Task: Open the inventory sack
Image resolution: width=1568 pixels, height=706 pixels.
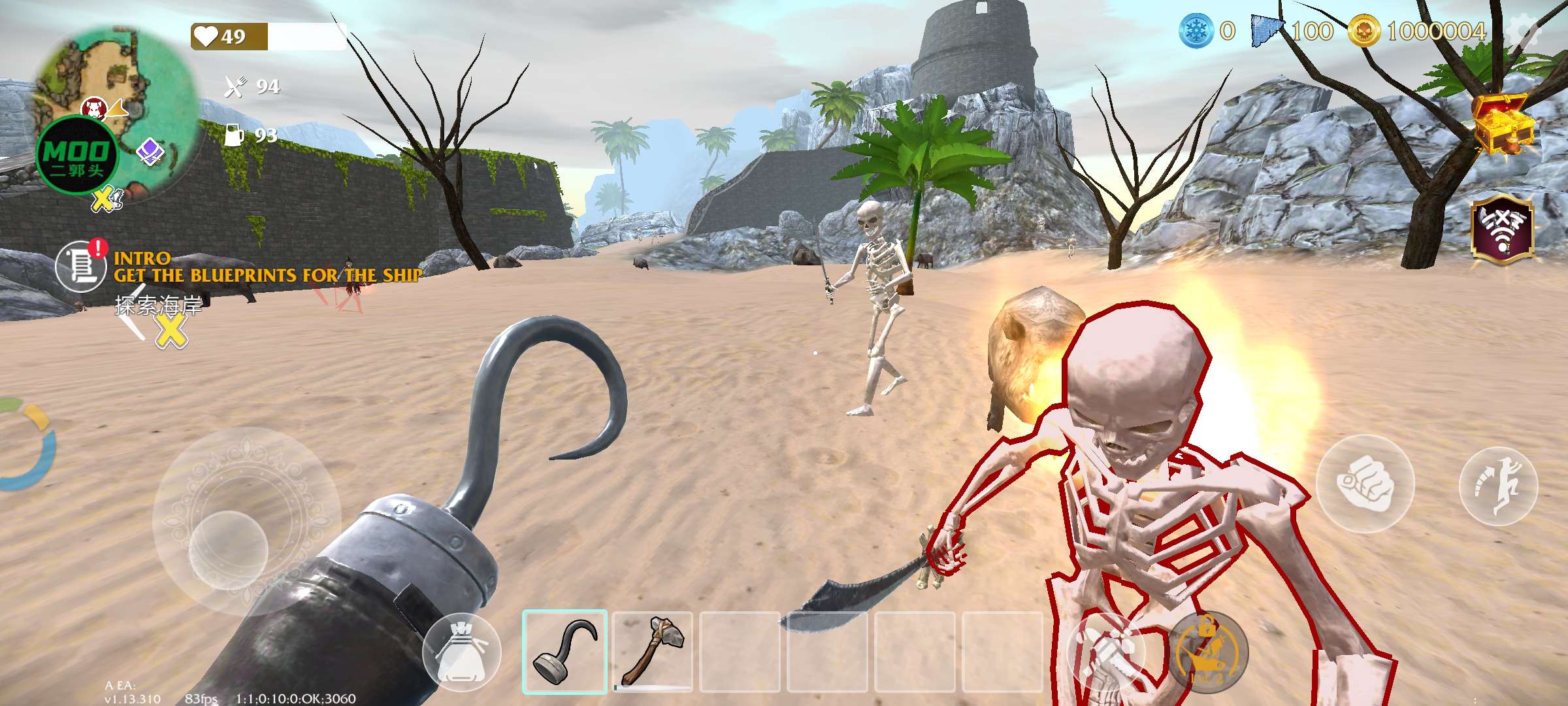Action: 461,652
